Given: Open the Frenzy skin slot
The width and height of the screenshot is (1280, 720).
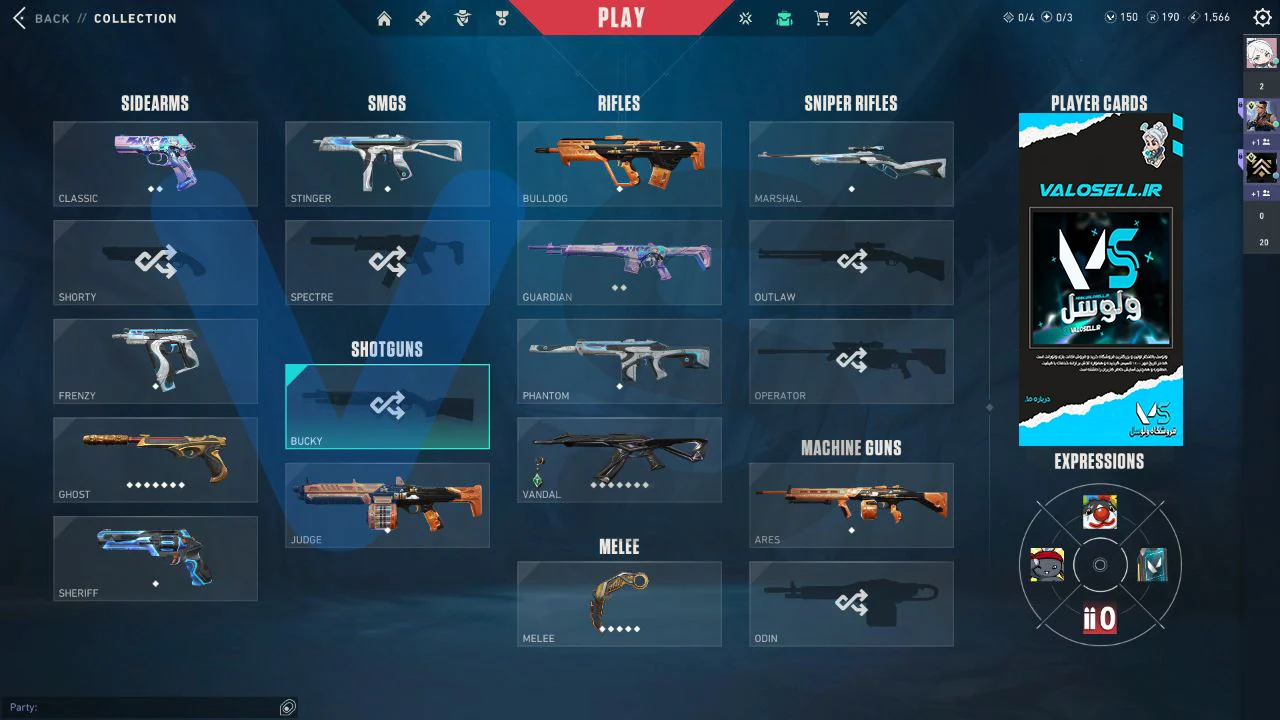Looking at the screenshot, I should (x=155, y=361).
